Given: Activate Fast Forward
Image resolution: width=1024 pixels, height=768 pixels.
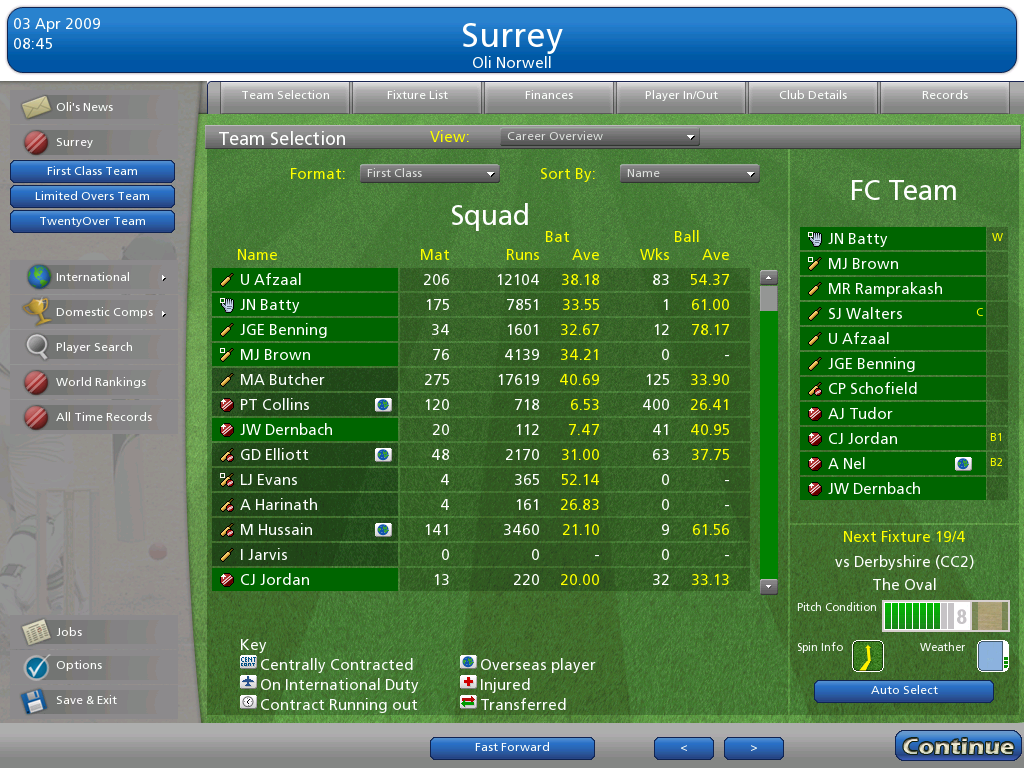Looking at the screenshot, I should (x=512, y=748).
